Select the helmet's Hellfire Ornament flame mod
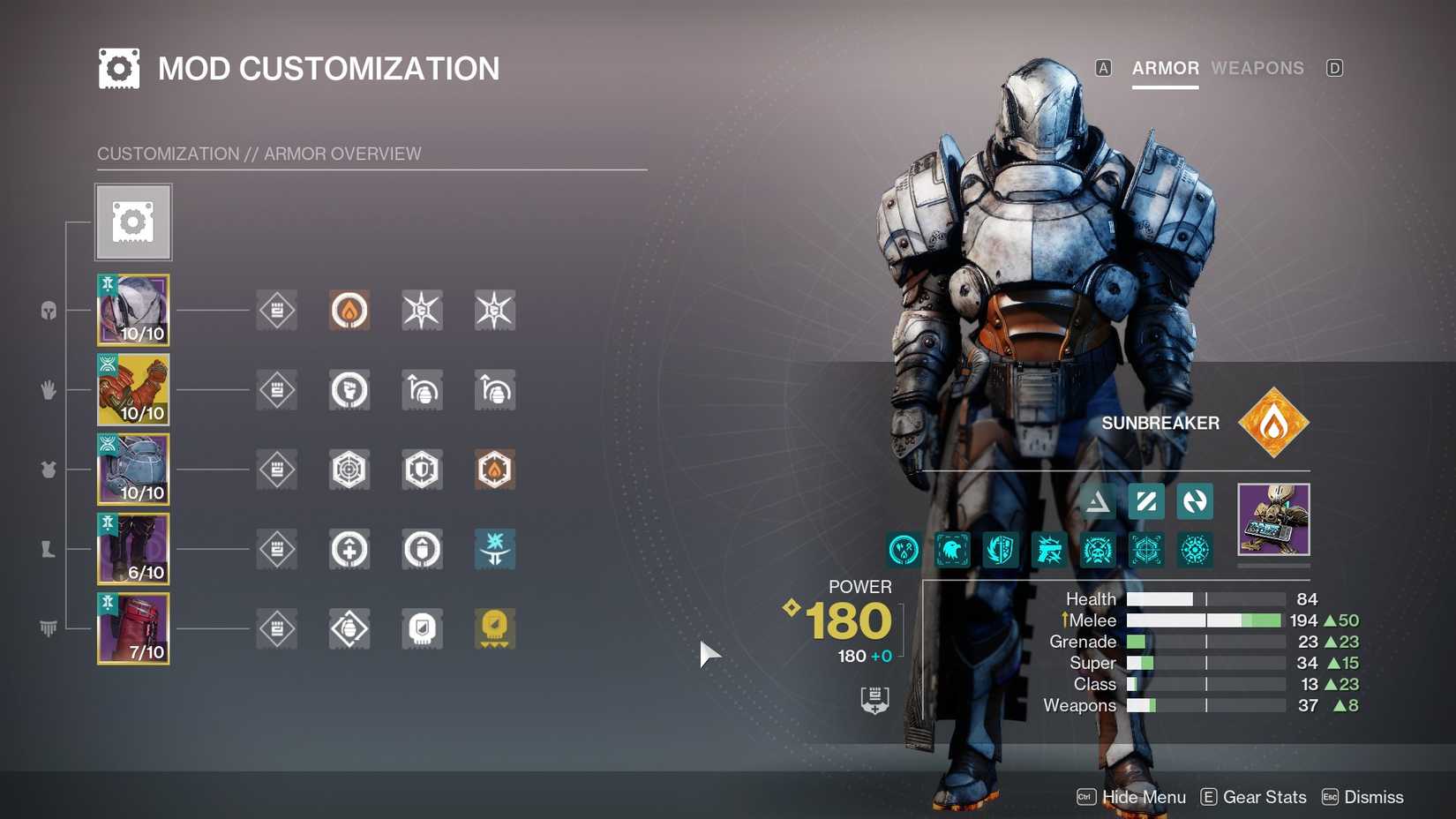The width and height of the screenshot is (1456, 819). pos(349,310)
